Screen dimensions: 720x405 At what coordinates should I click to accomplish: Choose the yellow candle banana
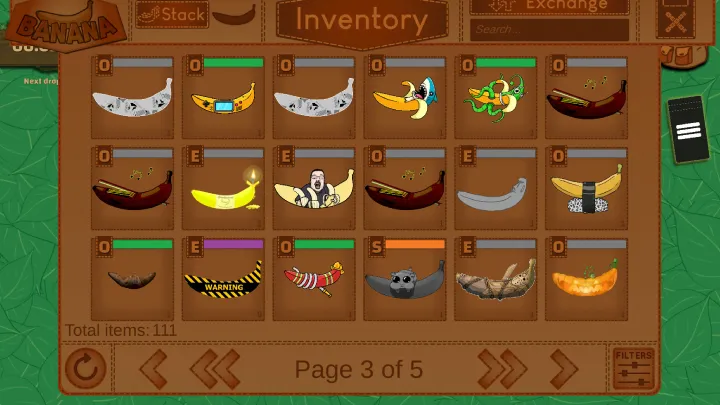point(223,190)
